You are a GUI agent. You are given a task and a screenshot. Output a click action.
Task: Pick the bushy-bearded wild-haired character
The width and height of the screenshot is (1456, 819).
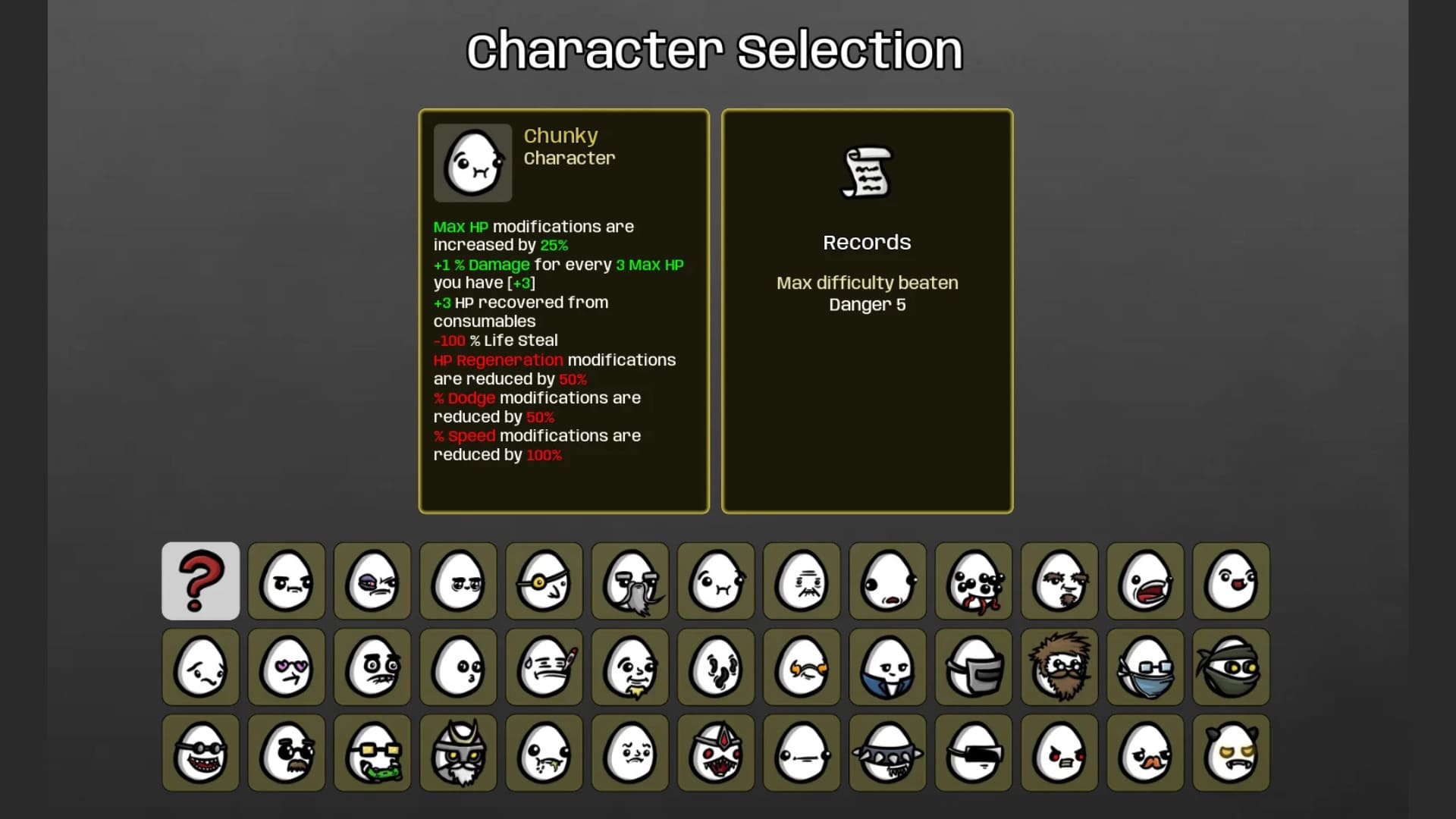coord(1059,667)
